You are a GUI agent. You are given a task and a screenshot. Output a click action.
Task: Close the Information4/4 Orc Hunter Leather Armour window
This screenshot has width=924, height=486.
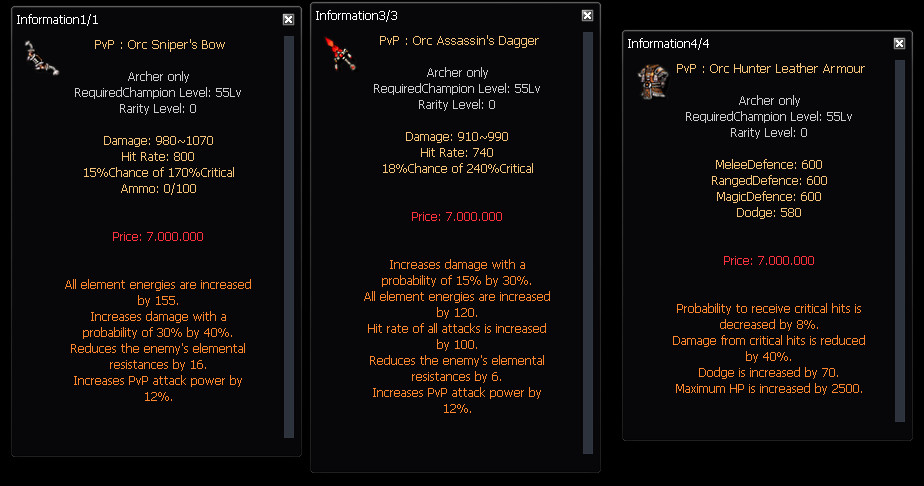click(x=899, y=43)
